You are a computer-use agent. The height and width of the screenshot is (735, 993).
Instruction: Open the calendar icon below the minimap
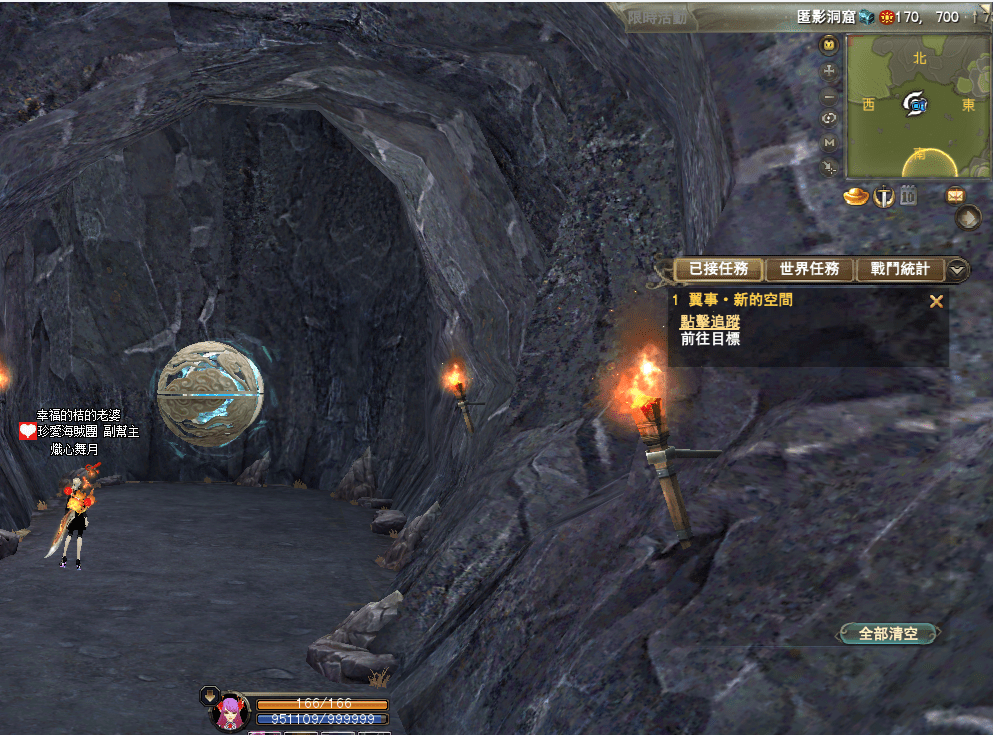tap(908, 196)
